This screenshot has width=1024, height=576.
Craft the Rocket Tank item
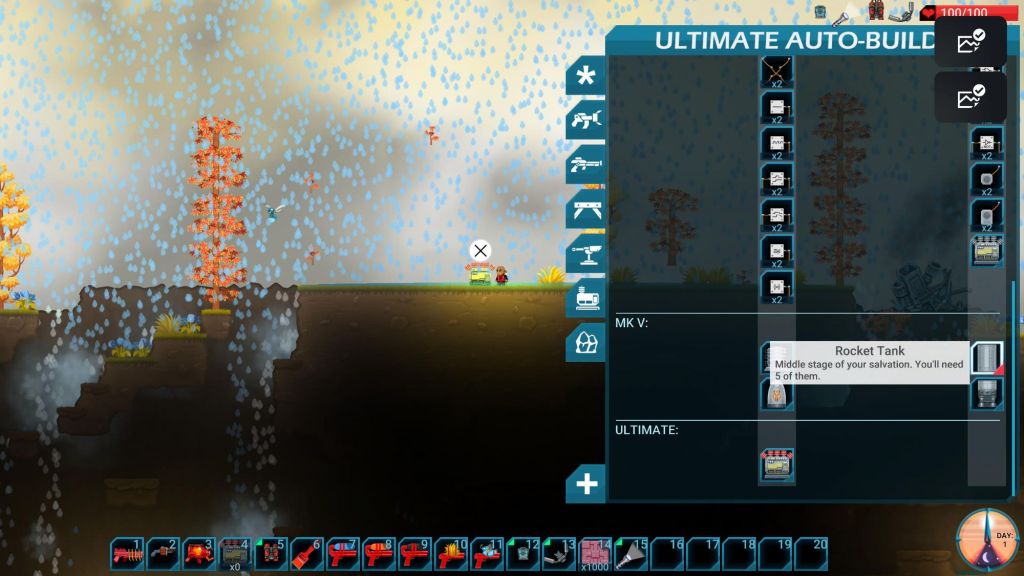(986, 358)
